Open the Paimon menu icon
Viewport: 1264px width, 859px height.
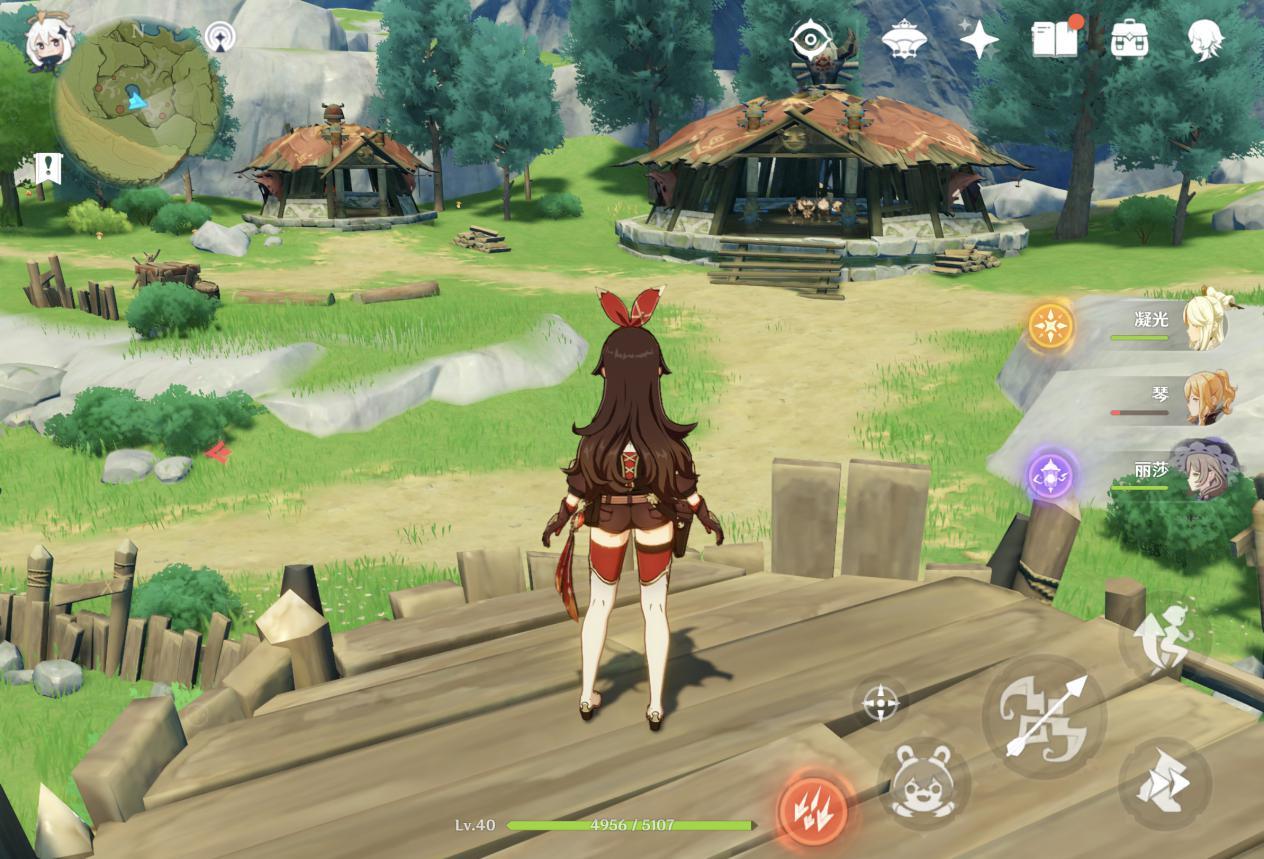click(x=47, y=44)
